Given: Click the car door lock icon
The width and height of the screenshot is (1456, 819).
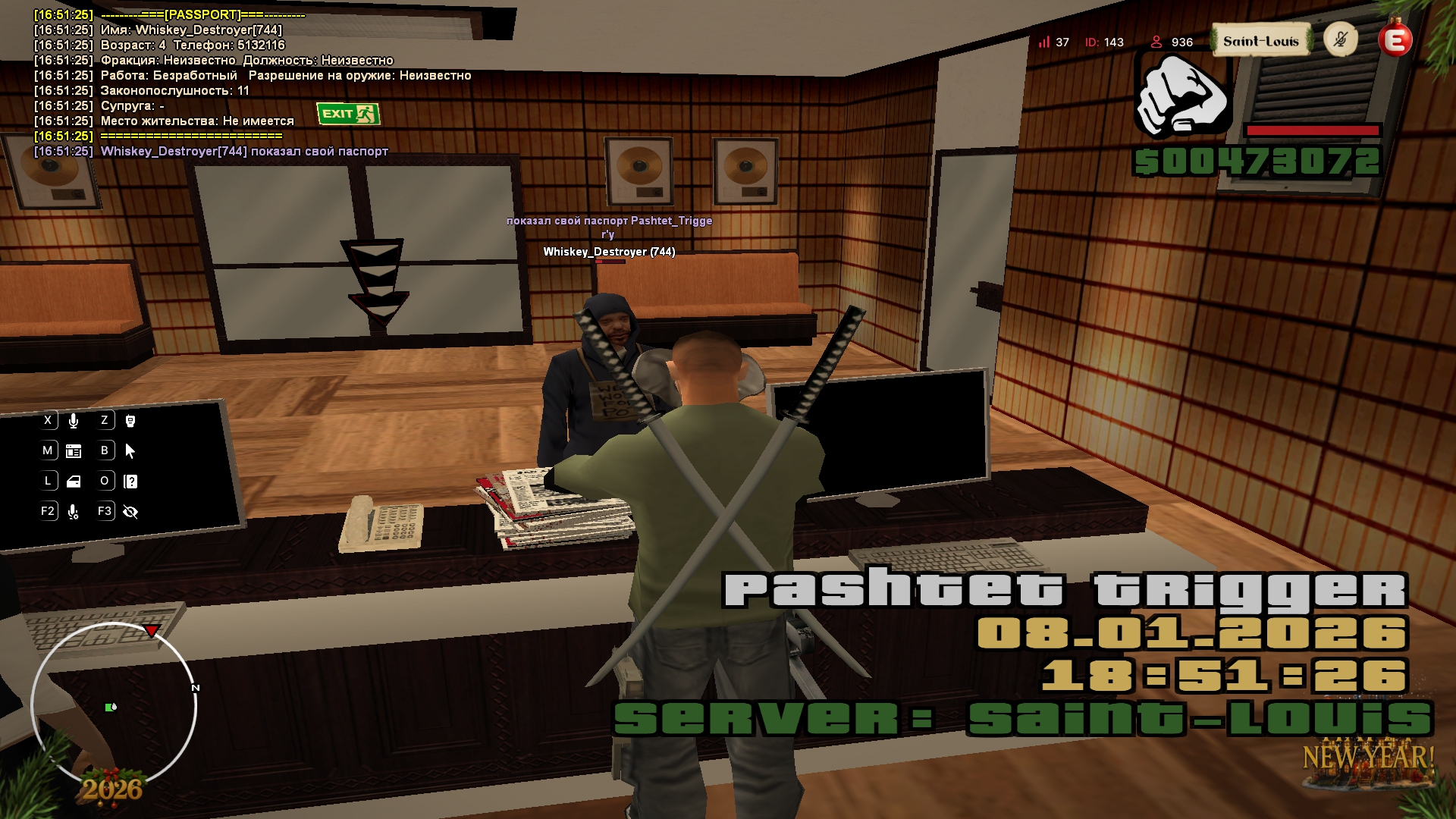Looking at the screenshot, I should [x=74, y=482].
